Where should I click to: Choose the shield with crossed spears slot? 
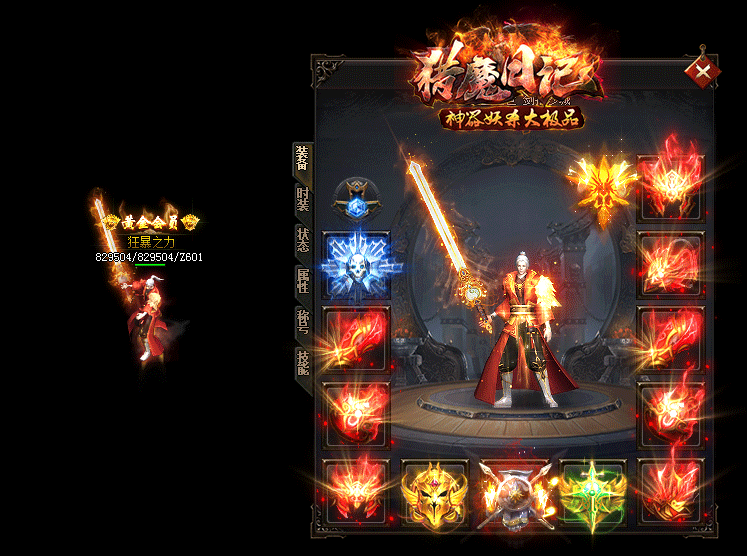click(512, 494)
